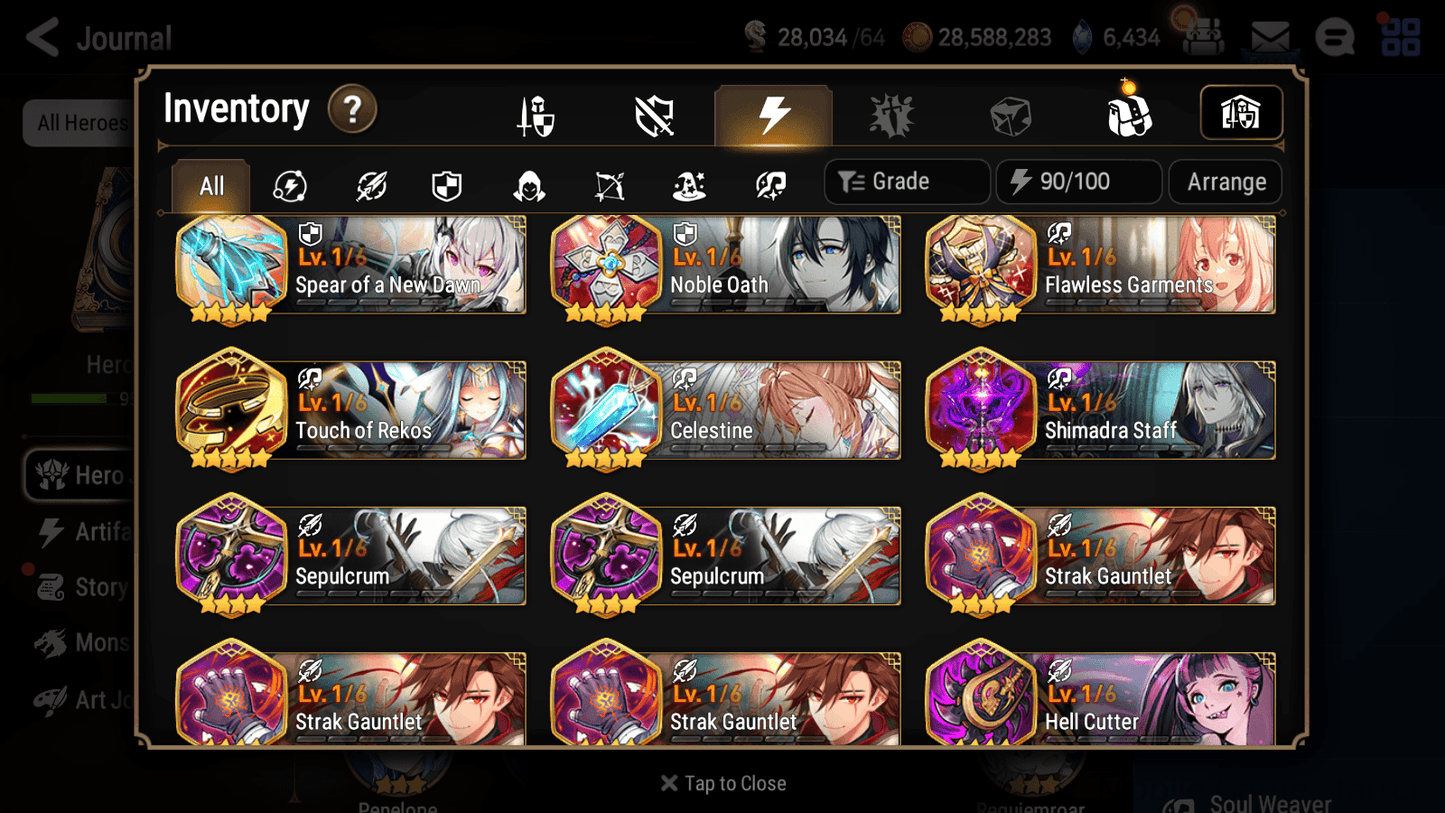Screen dimensions: 1445x813
Task: Toggle the Warrior sword class filter
Action: pyautogui.click(x=369, y=186)
